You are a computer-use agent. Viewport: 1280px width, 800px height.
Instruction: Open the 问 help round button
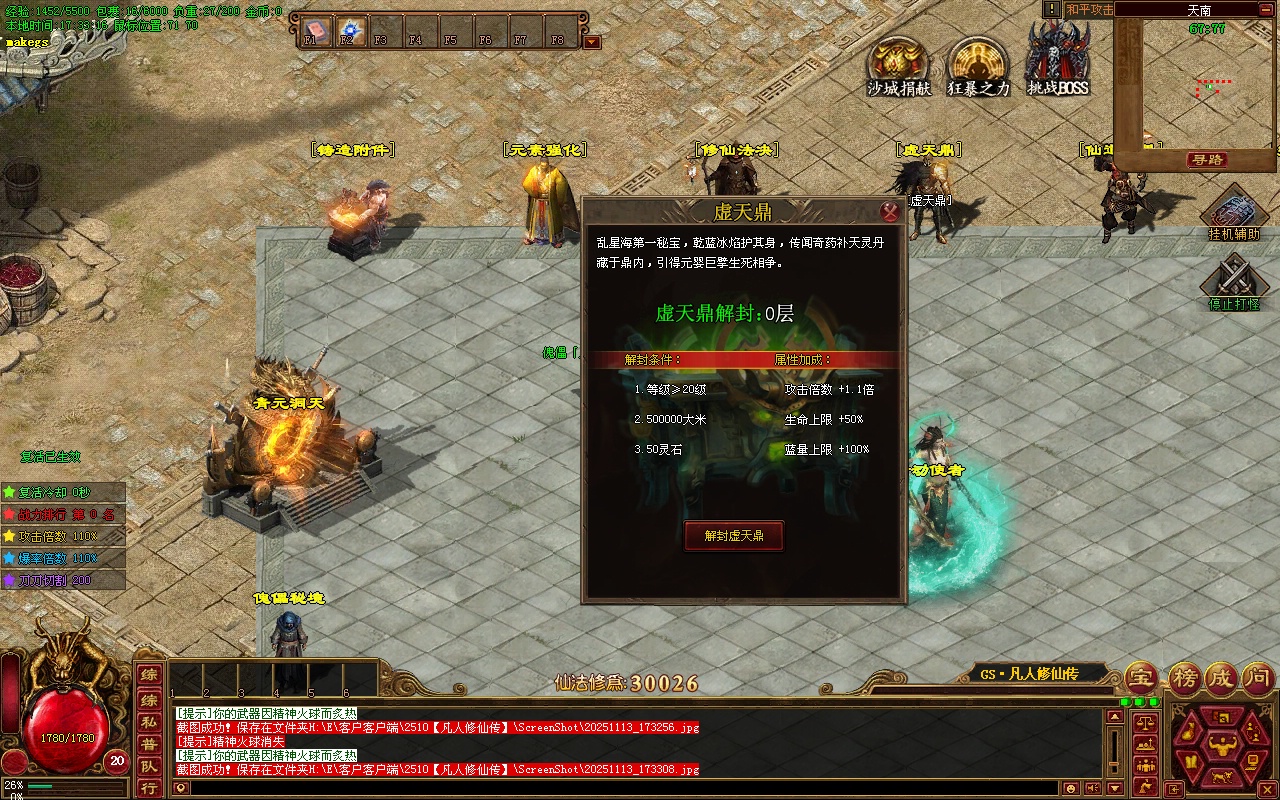click(1260, 679)
